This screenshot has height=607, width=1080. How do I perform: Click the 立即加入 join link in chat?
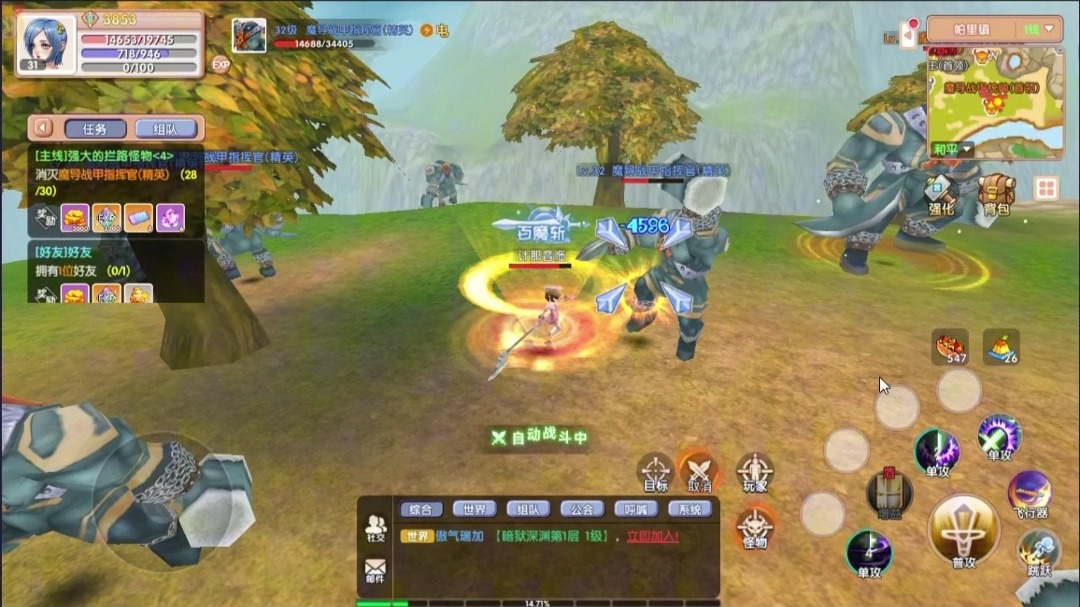coord(653,537)
